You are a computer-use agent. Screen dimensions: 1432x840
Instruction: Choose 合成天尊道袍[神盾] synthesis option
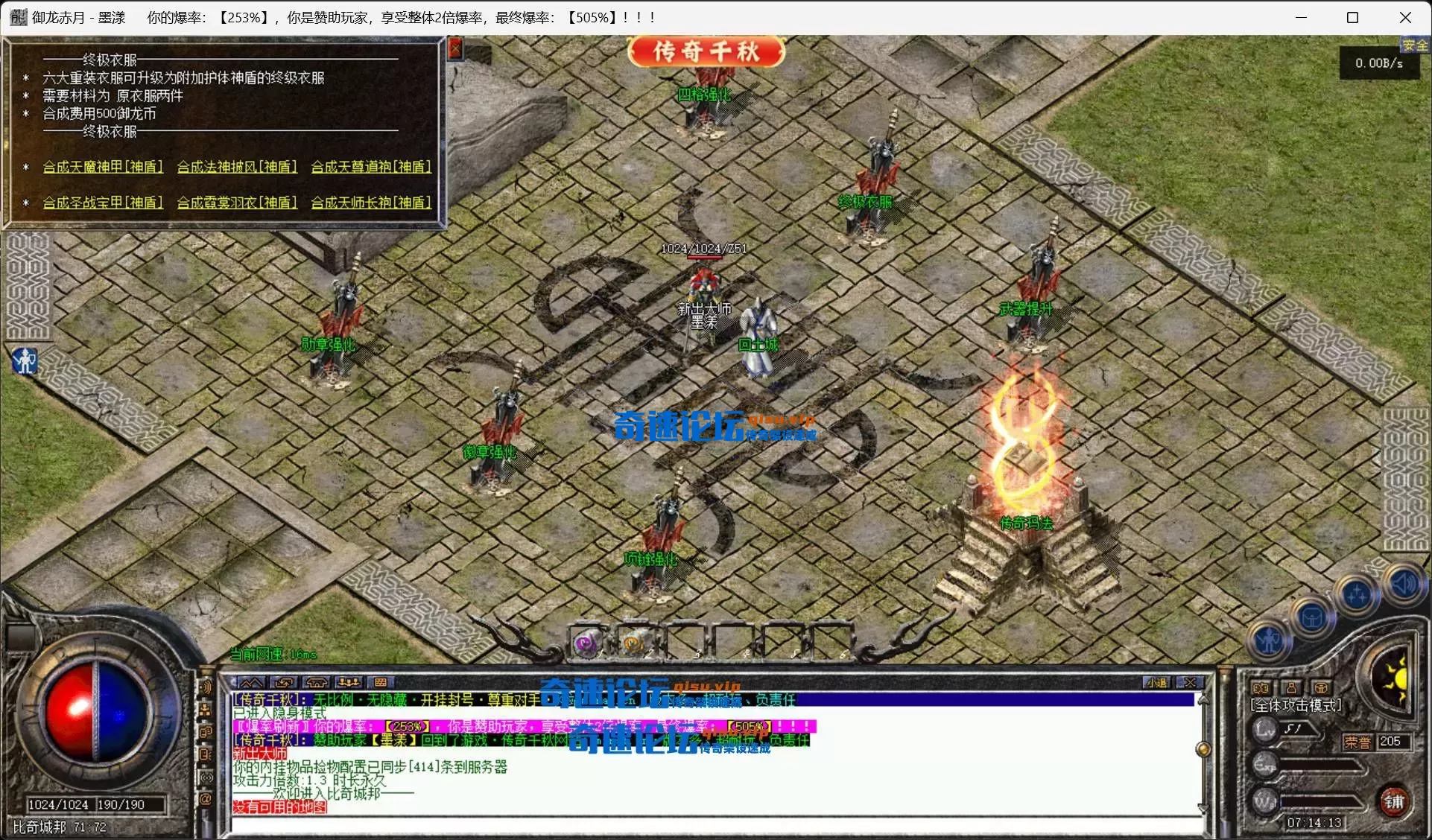[x=371, y=167]
